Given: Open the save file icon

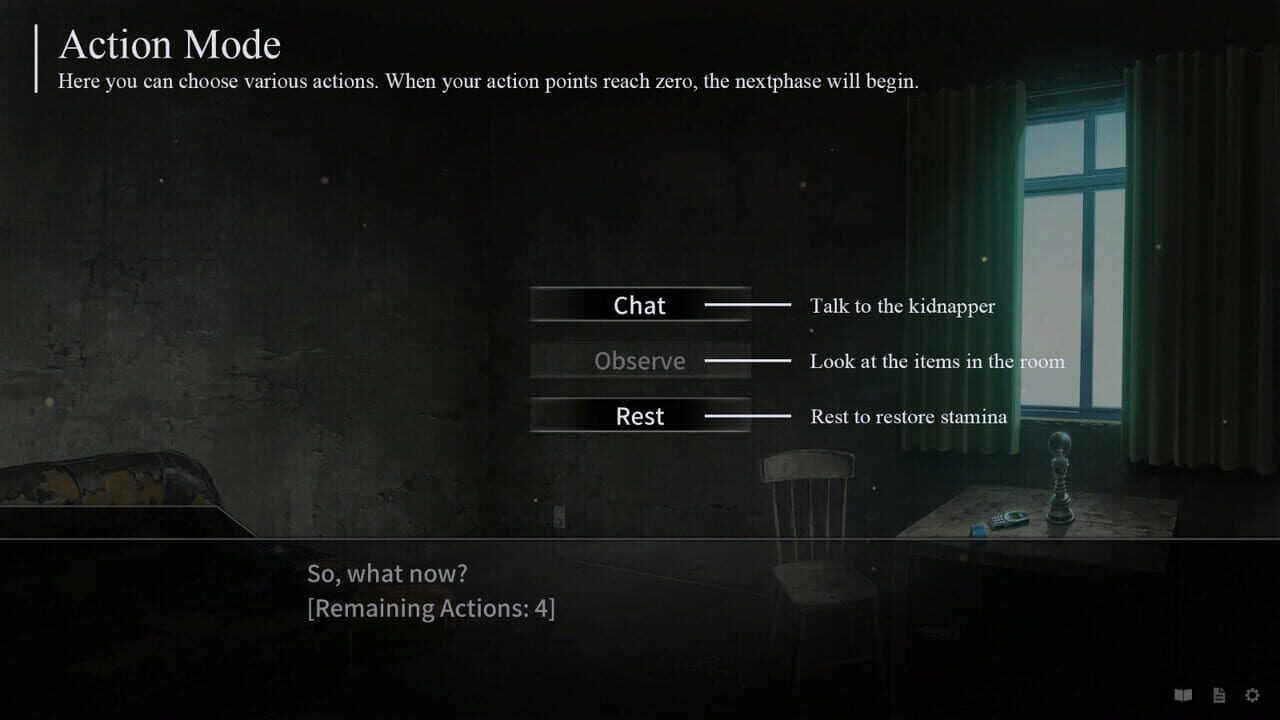Looking at the screenshot, I should (x=1218, y=694).
